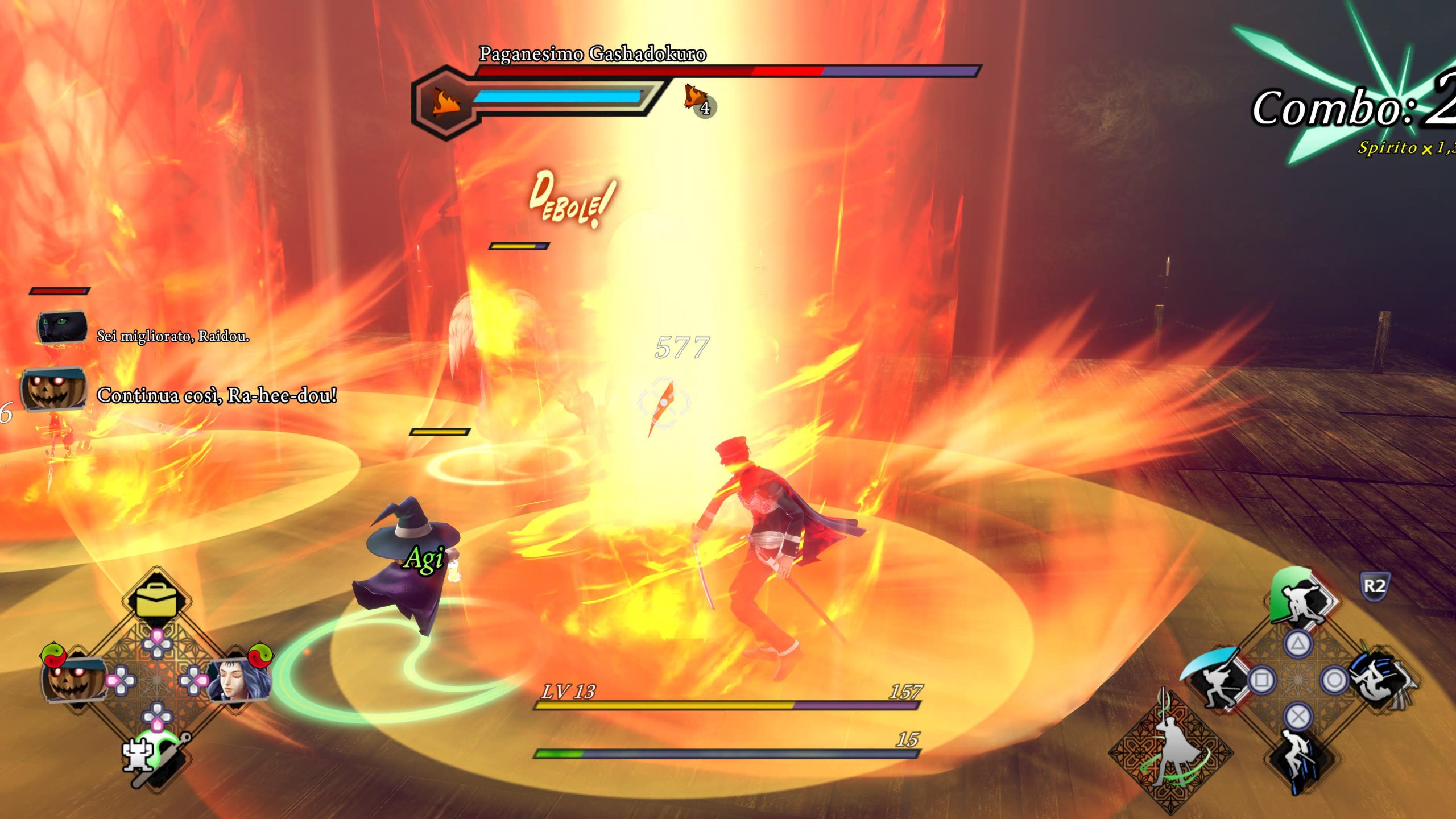Click the black cat portrait in message log
This screenshot has width=1456, height=819.
click(62, 328)
